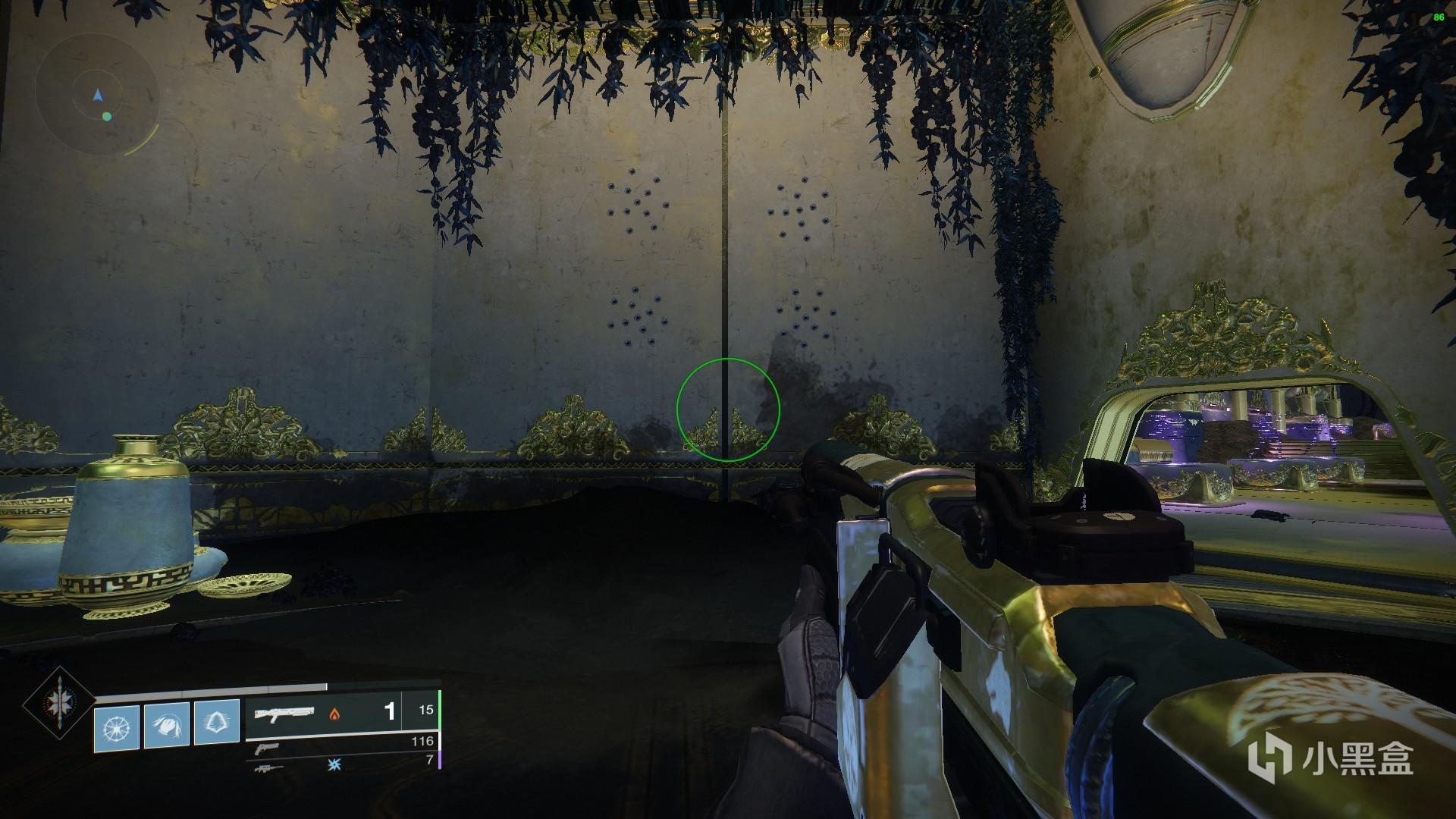The width and height of the screenshot is (1456, 819).
Task: Use the melee hand ability icon
Action: pyautogui.click(x=166, y=726)
